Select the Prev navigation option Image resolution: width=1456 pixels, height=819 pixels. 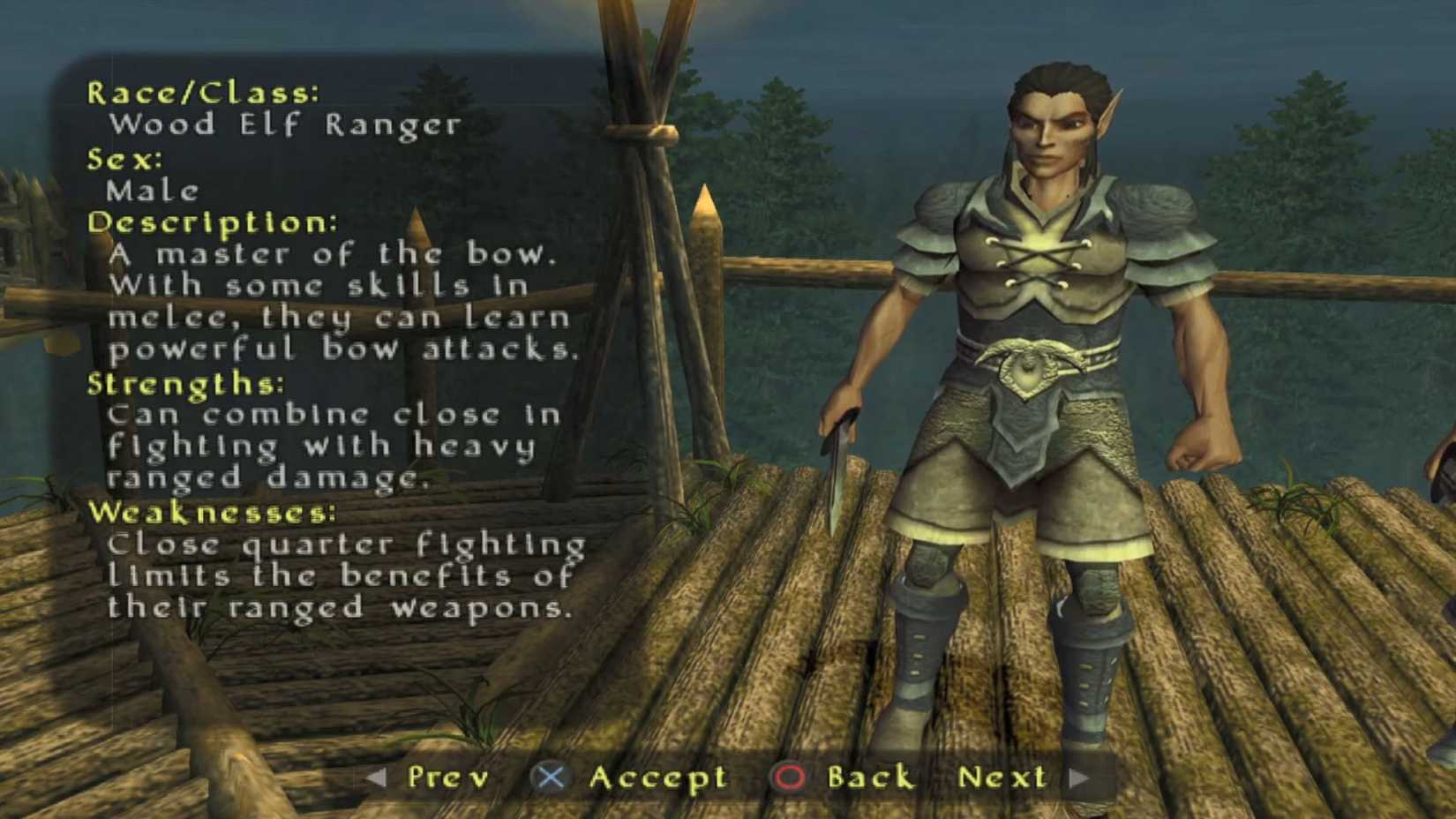pos(448,778)
